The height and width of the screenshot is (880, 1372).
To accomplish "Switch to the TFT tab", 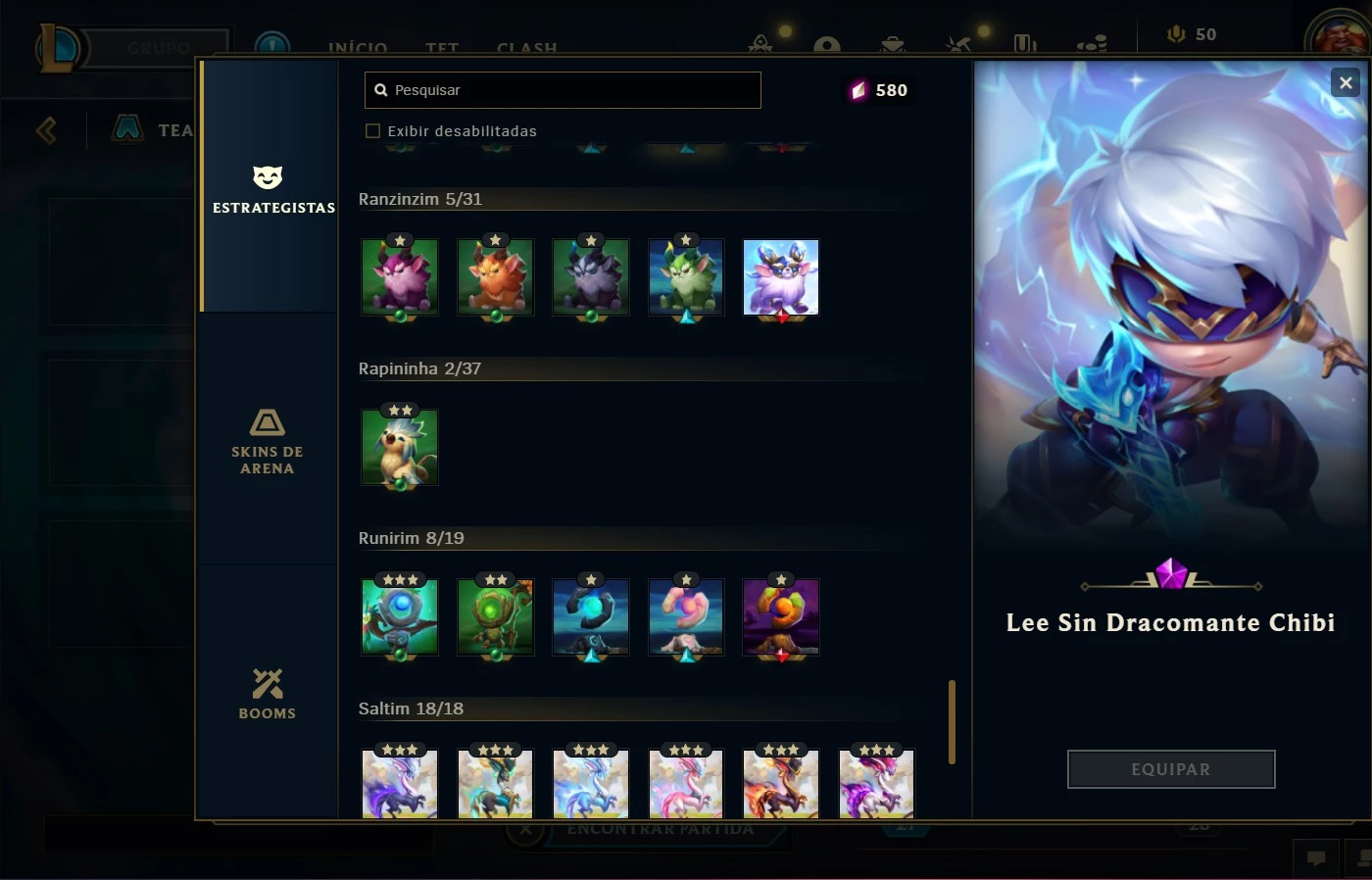I will [x=442, y=47].
